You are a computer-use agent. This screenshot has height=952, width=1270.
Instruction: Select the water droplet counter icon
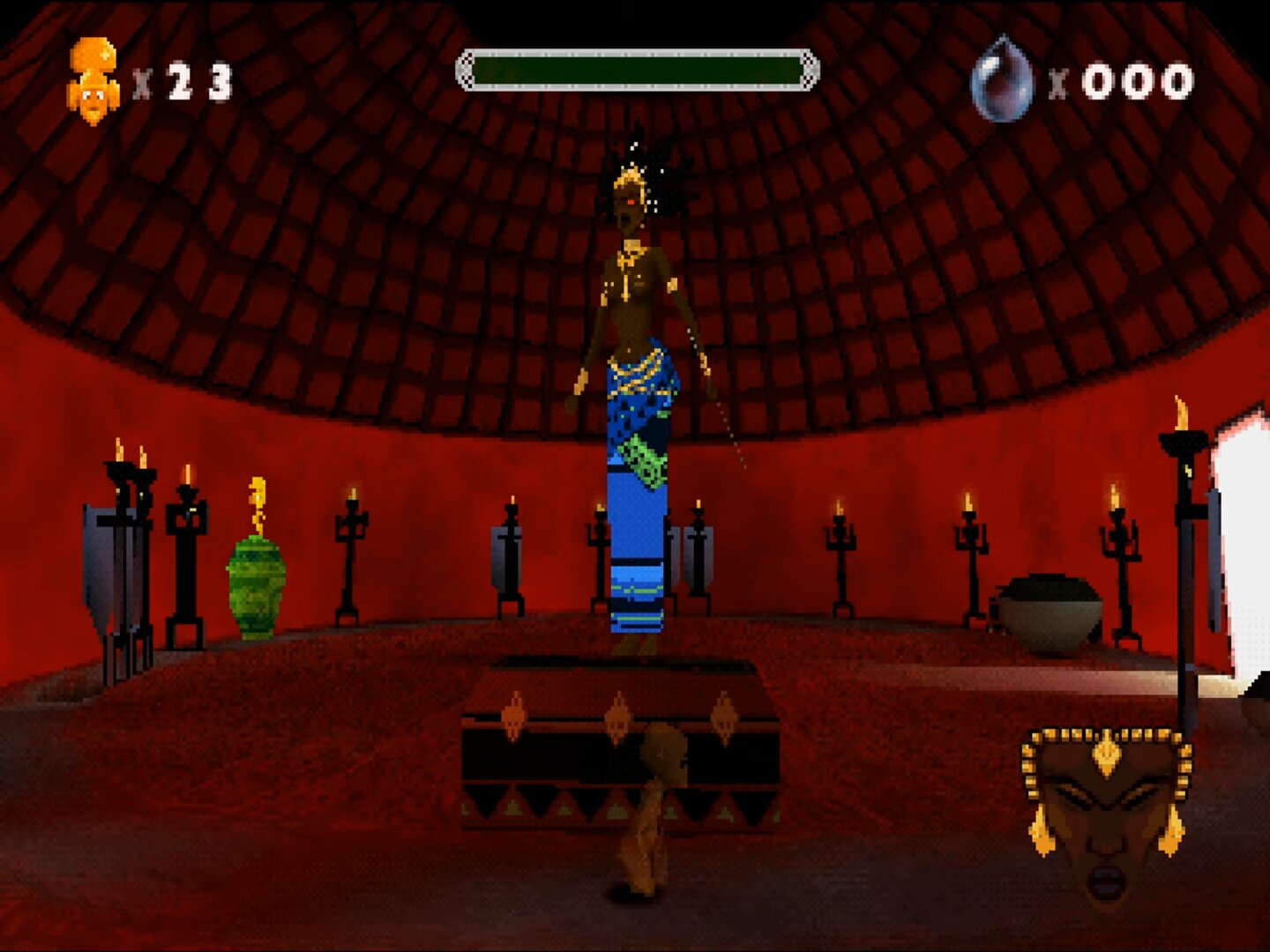(1002, 80)
